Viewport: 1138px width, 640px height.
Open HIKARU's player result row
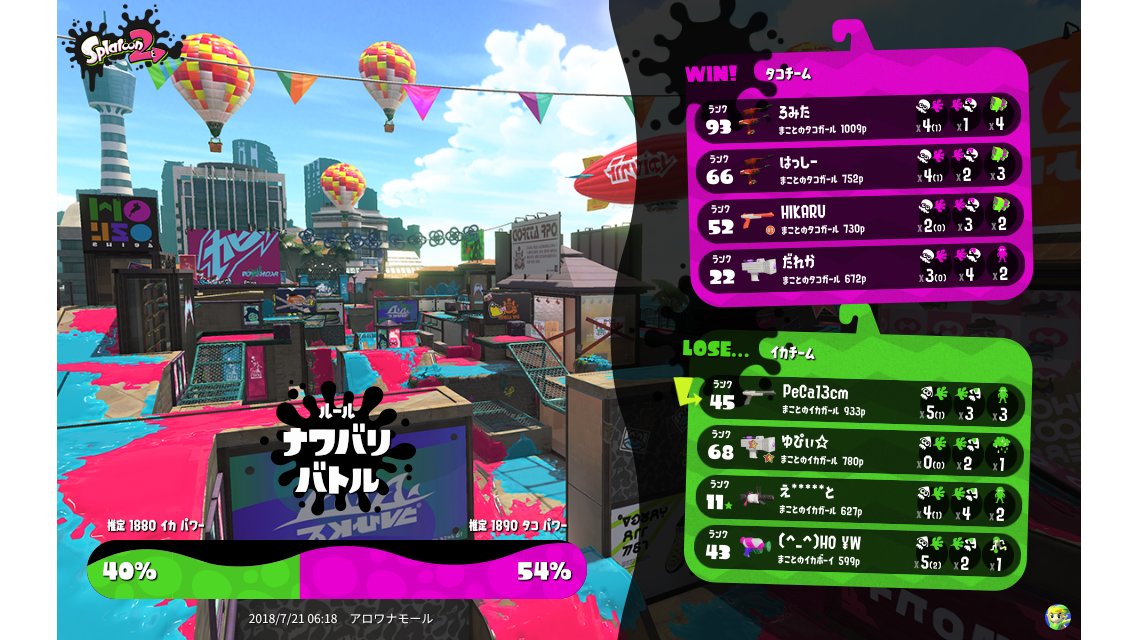click(860, 218)
